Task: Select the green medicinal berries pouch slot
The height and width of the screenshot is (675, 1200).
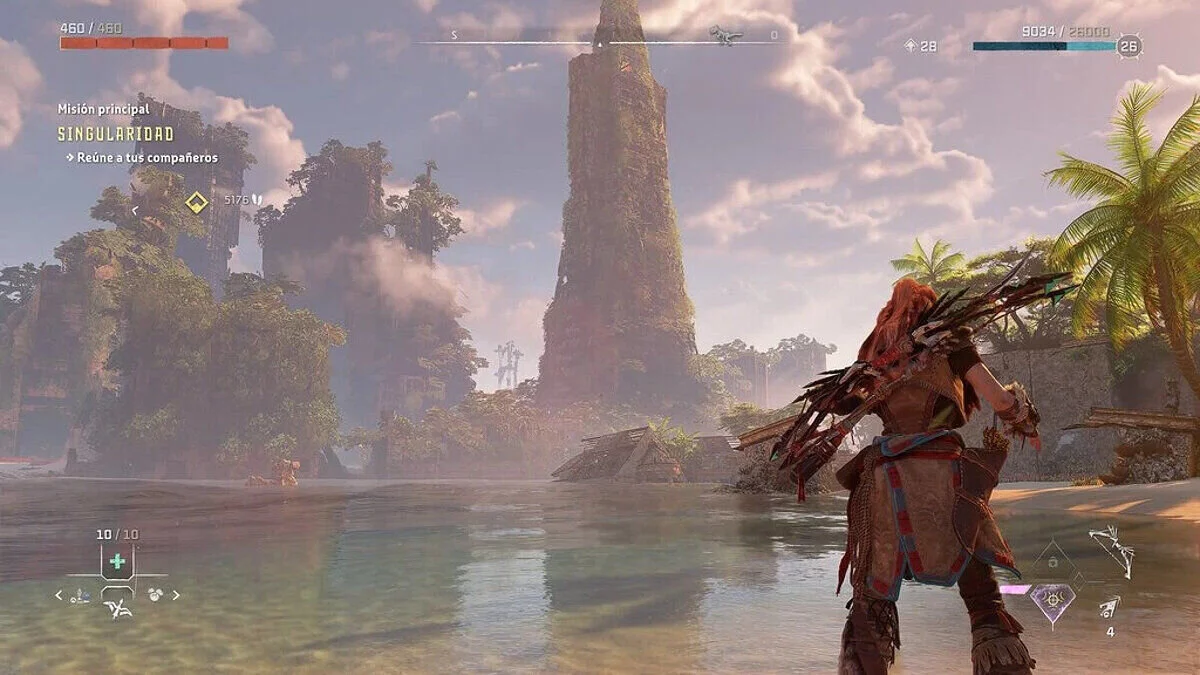Action: coord(117,561)
